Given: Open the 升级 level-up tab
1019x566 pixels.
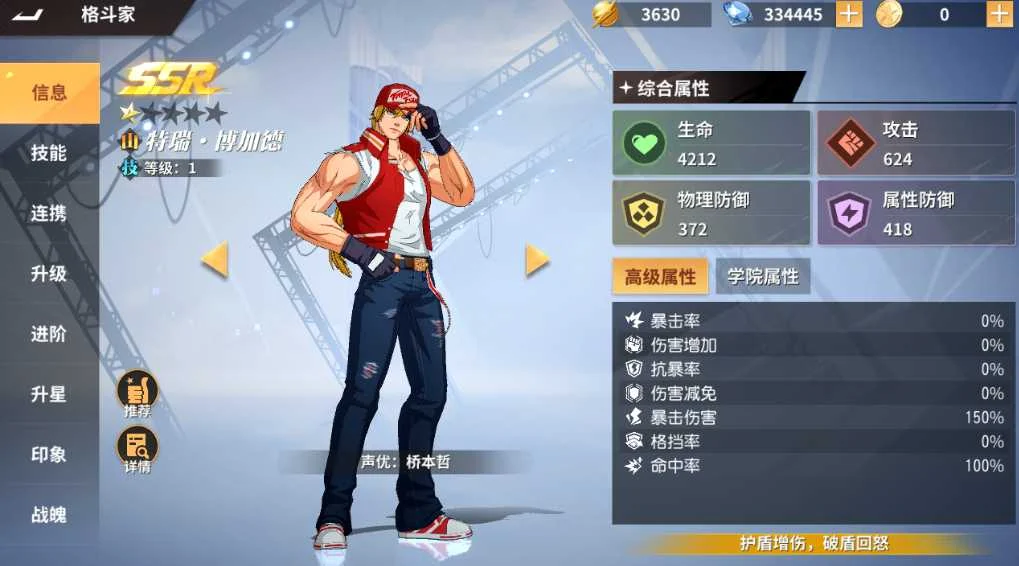Looking at the screenshot, I should (49, 273).
